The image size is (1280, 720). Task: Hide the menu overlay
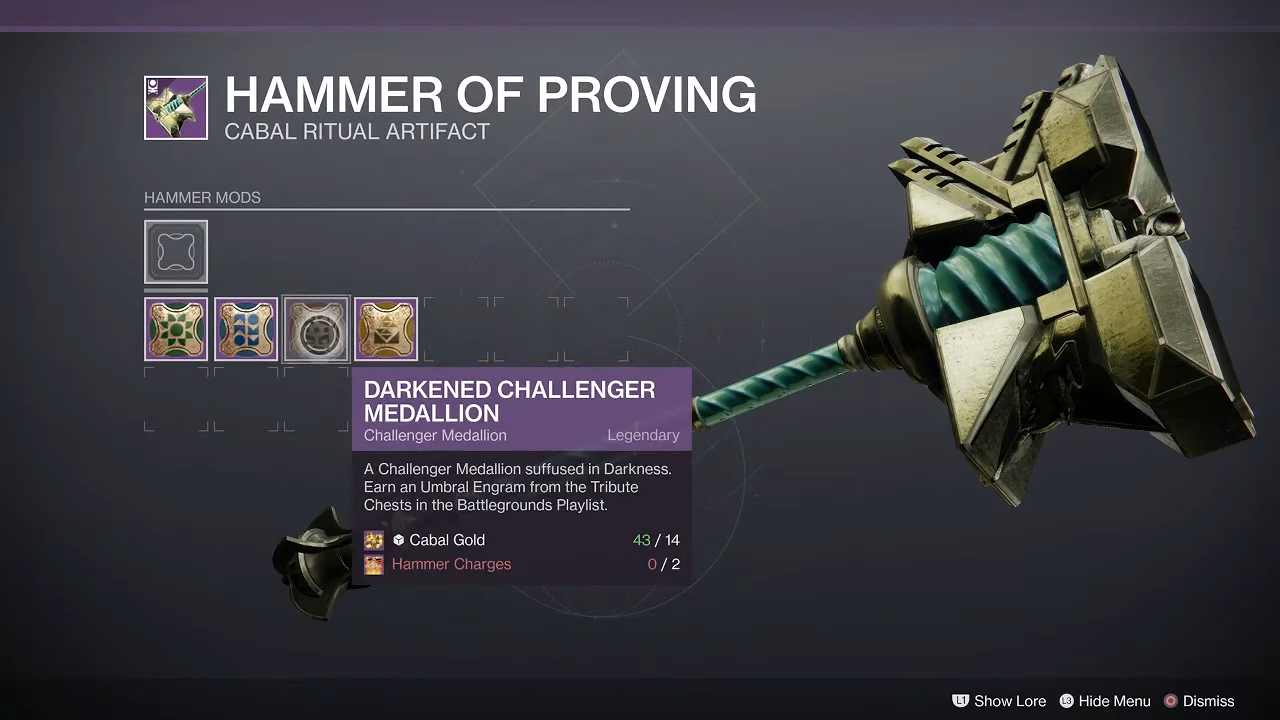tap(1104, 701)
